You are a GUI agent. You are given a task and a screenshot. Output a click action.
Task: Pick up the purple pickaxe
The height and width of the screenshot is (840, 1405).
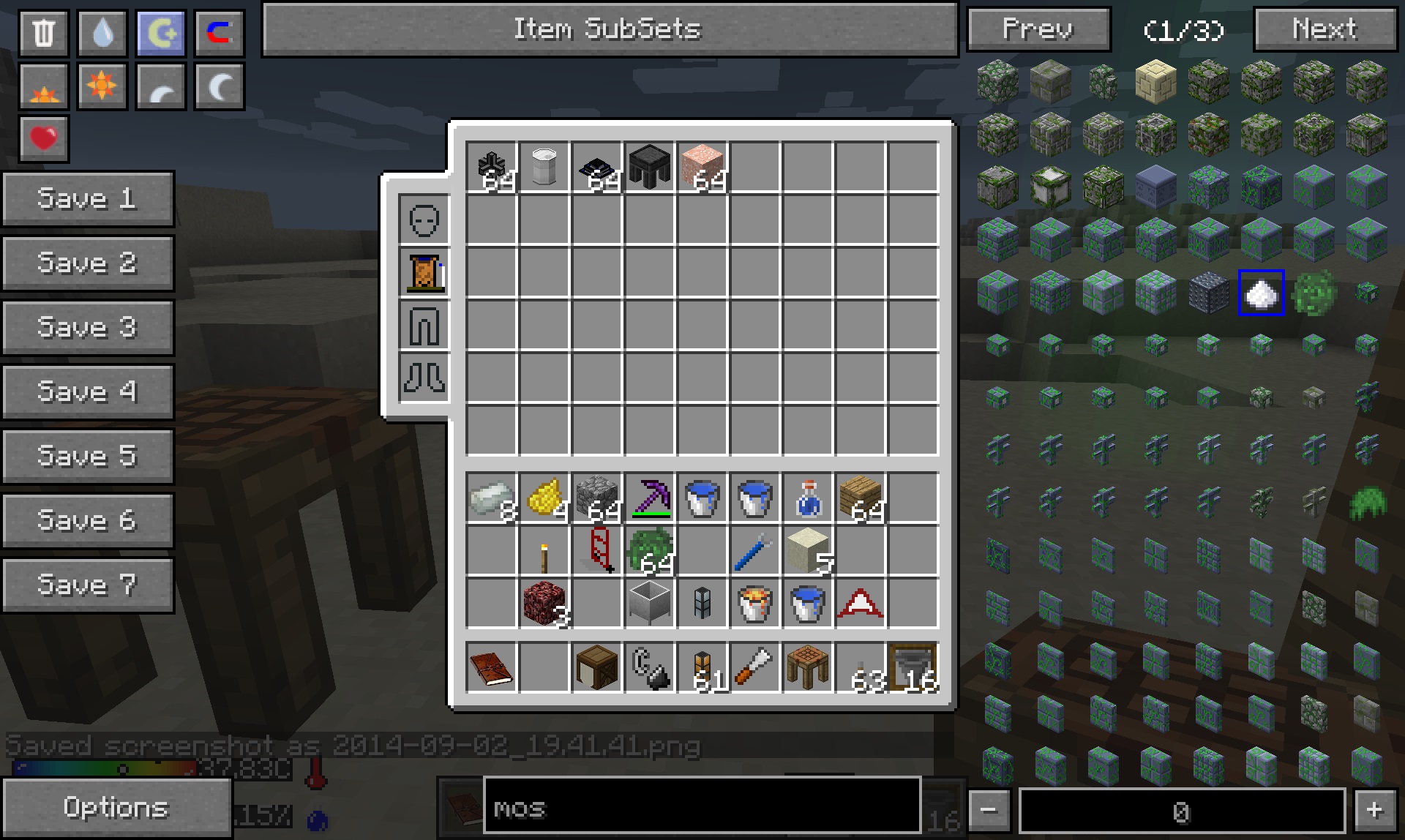click(650, 498)
